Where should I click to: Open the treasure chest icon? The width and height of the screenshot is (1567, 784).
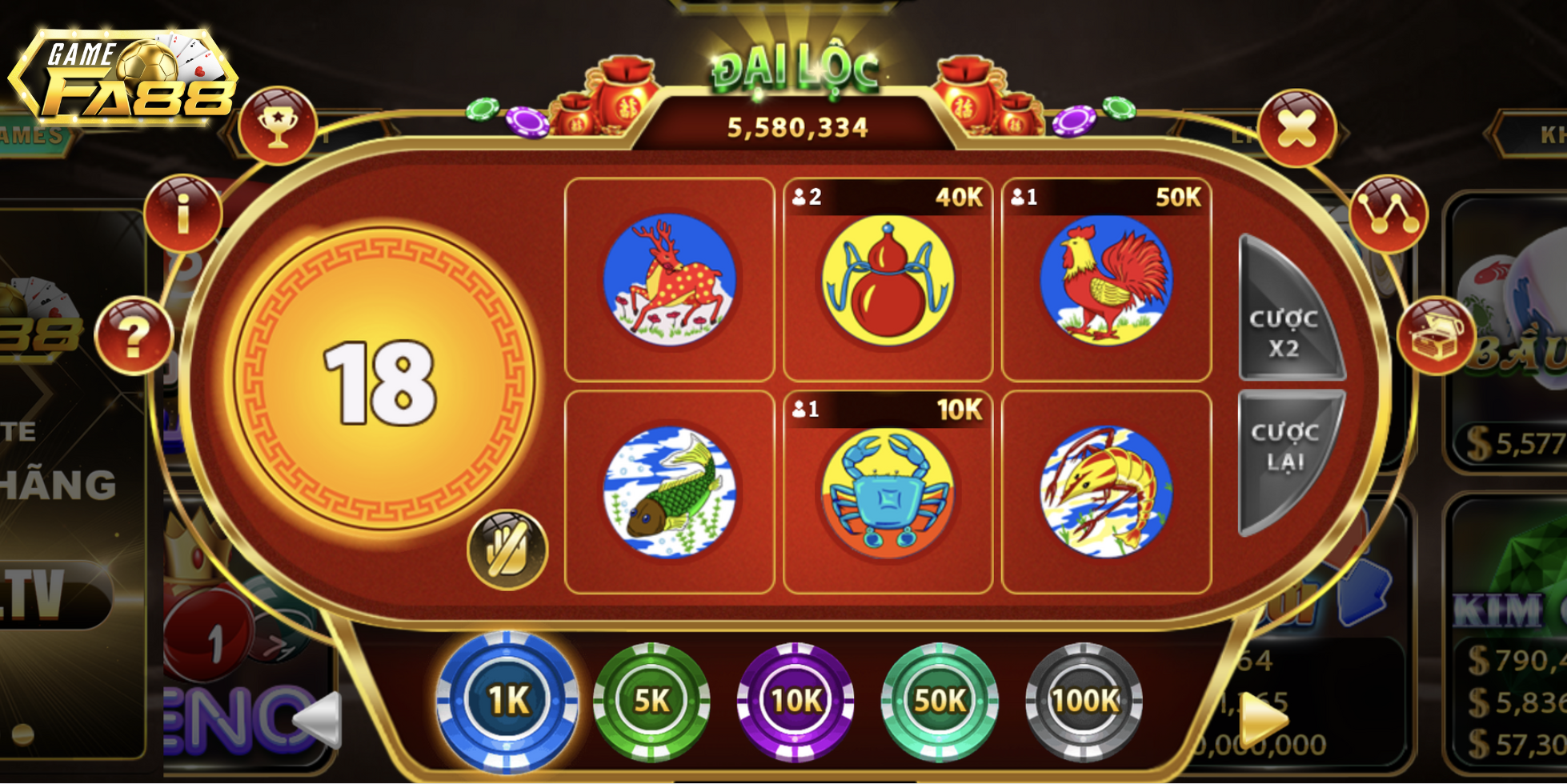coord(1436,336)
